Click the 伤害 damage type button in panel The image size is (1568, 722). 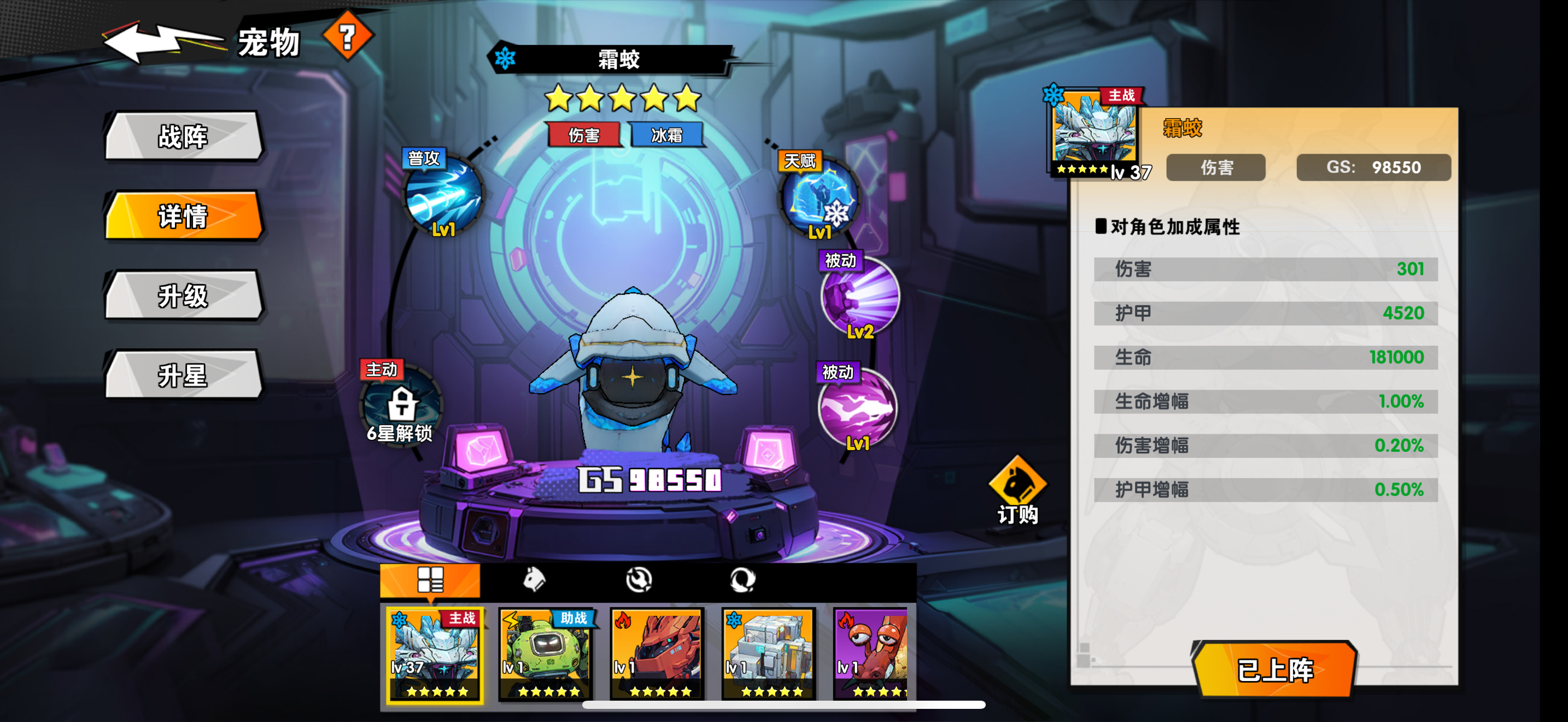coord(1215,168)
